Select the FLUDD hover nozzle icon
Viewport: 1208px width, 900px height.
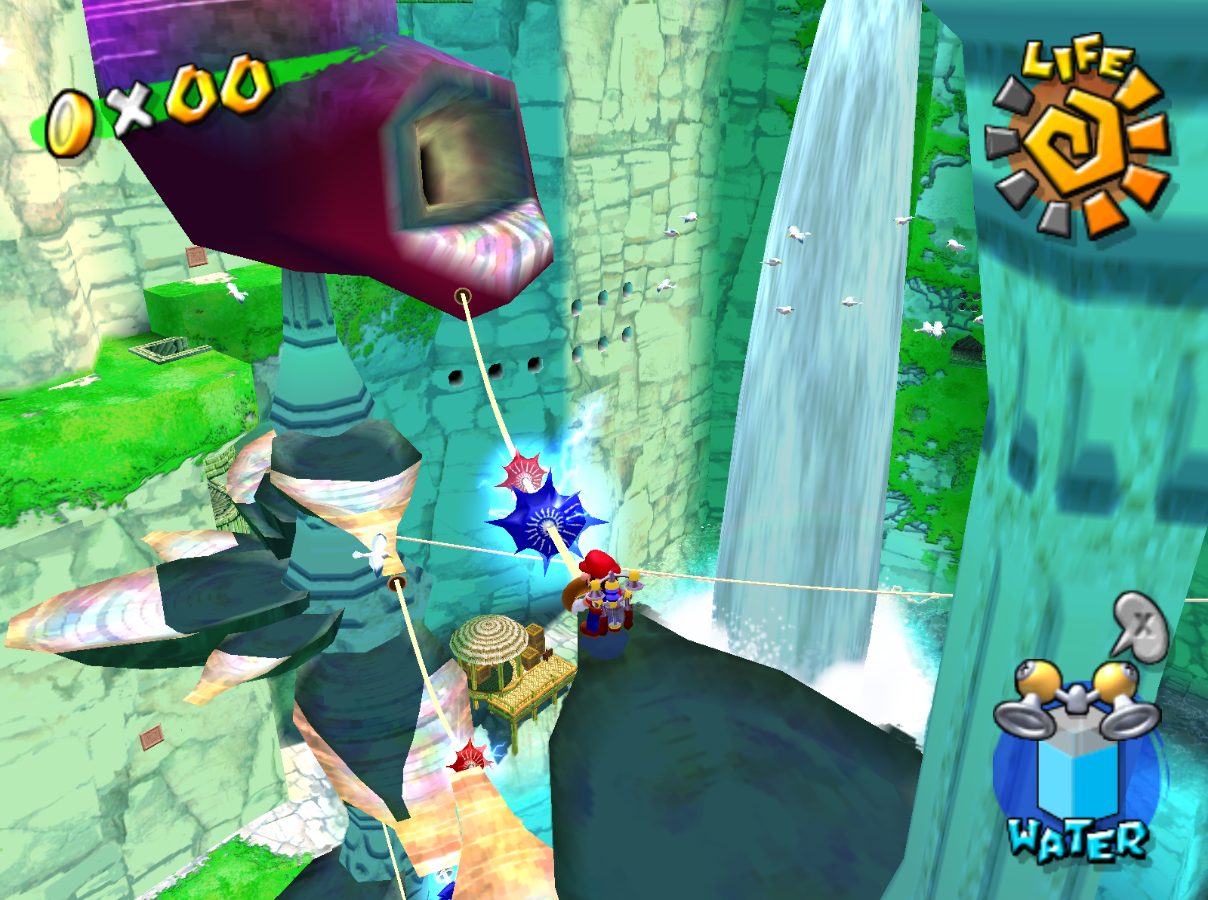[x=1076, y=701]
